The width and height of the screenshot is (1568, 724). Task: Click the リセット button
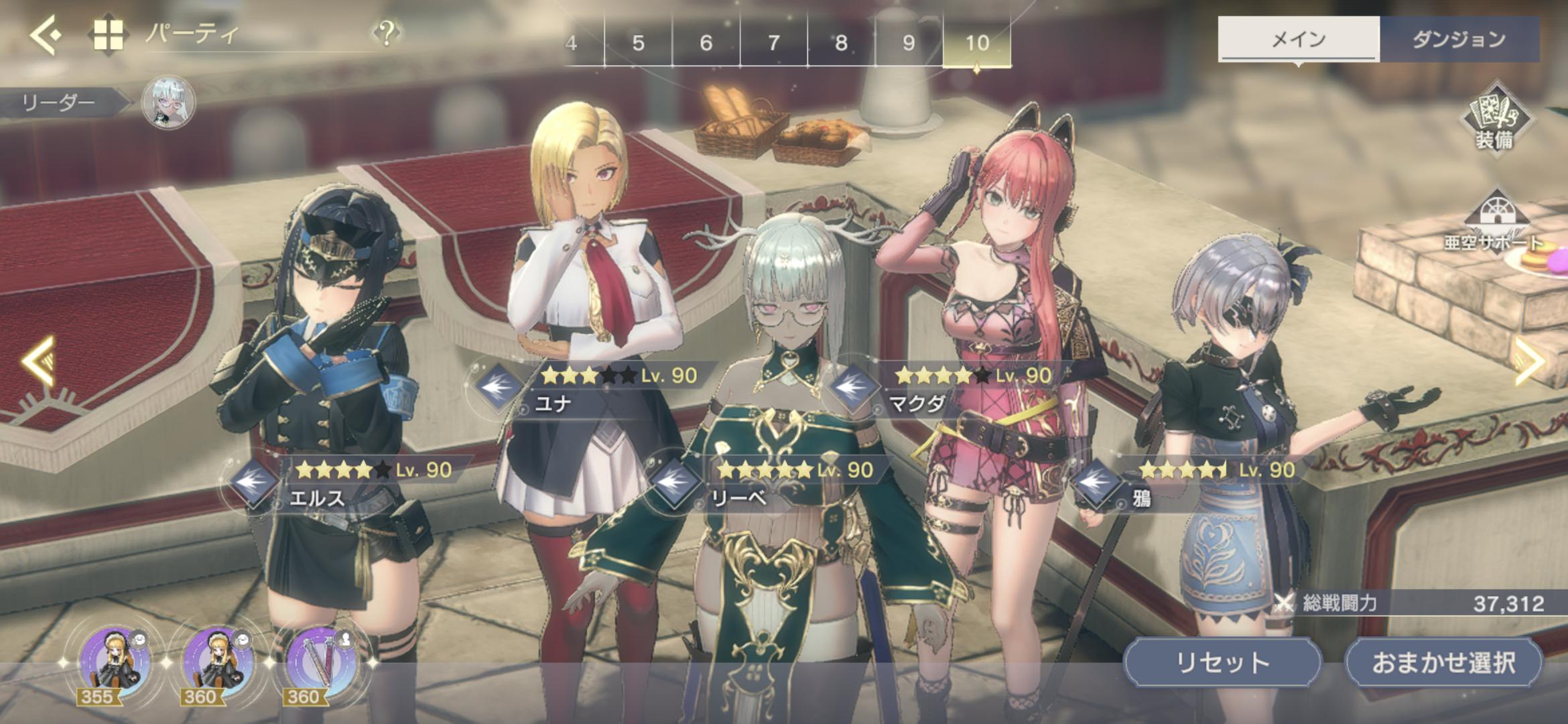1222,662
